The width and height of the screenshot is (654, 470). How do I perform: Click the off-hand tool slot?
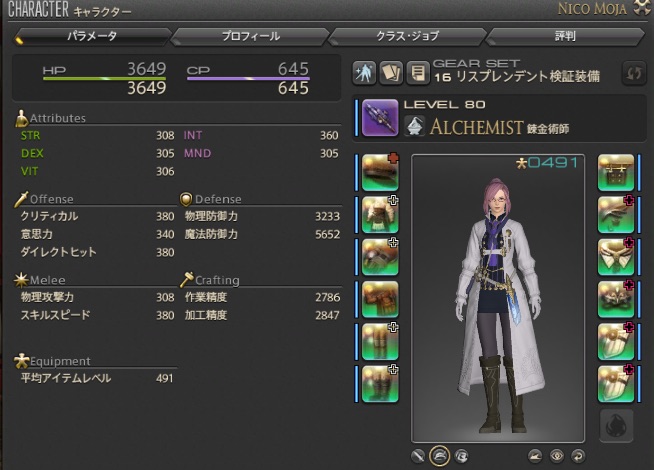tap(616, 171)
